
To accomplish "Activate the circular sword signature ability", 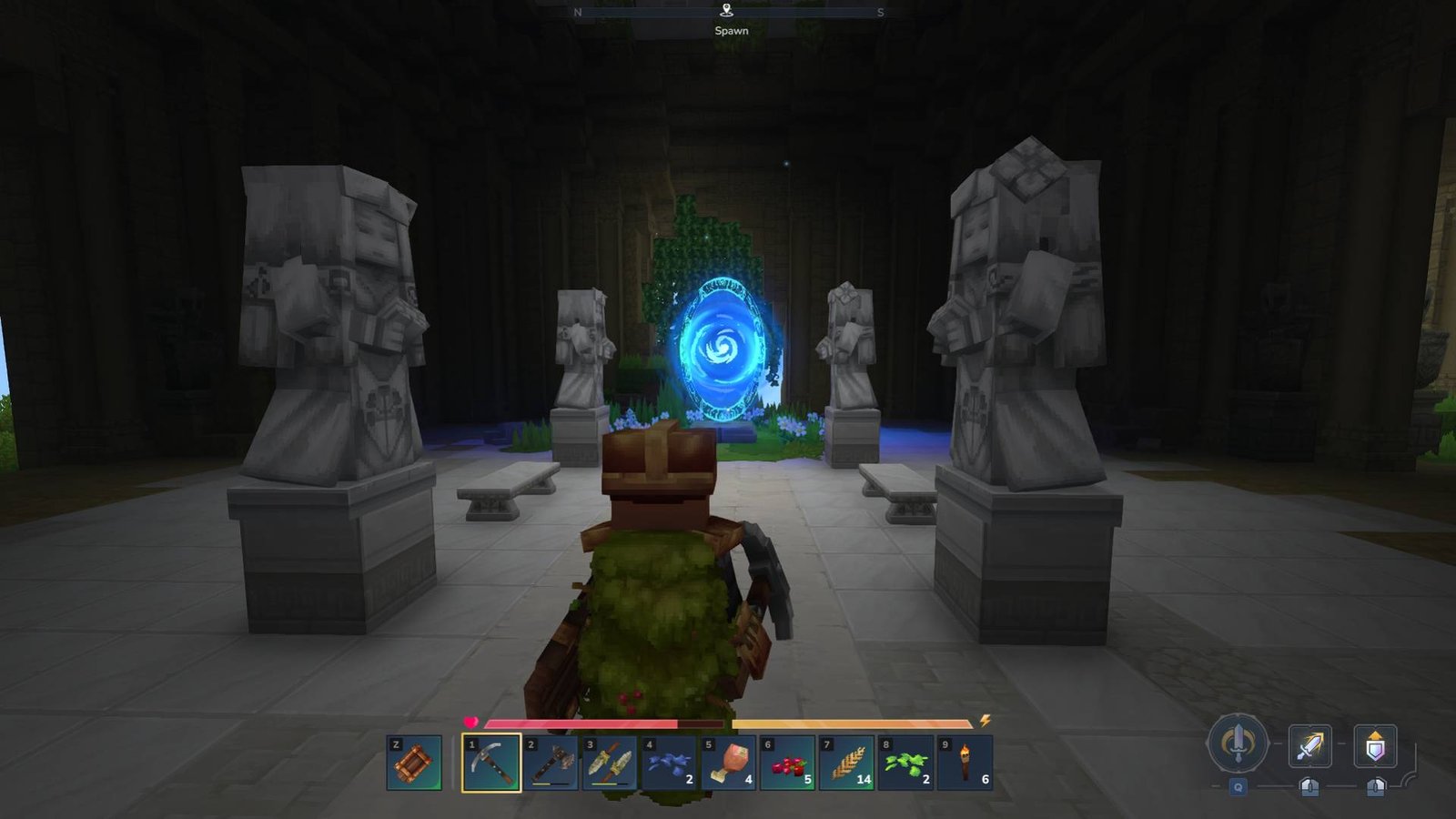I will [x=1238, y=743].
